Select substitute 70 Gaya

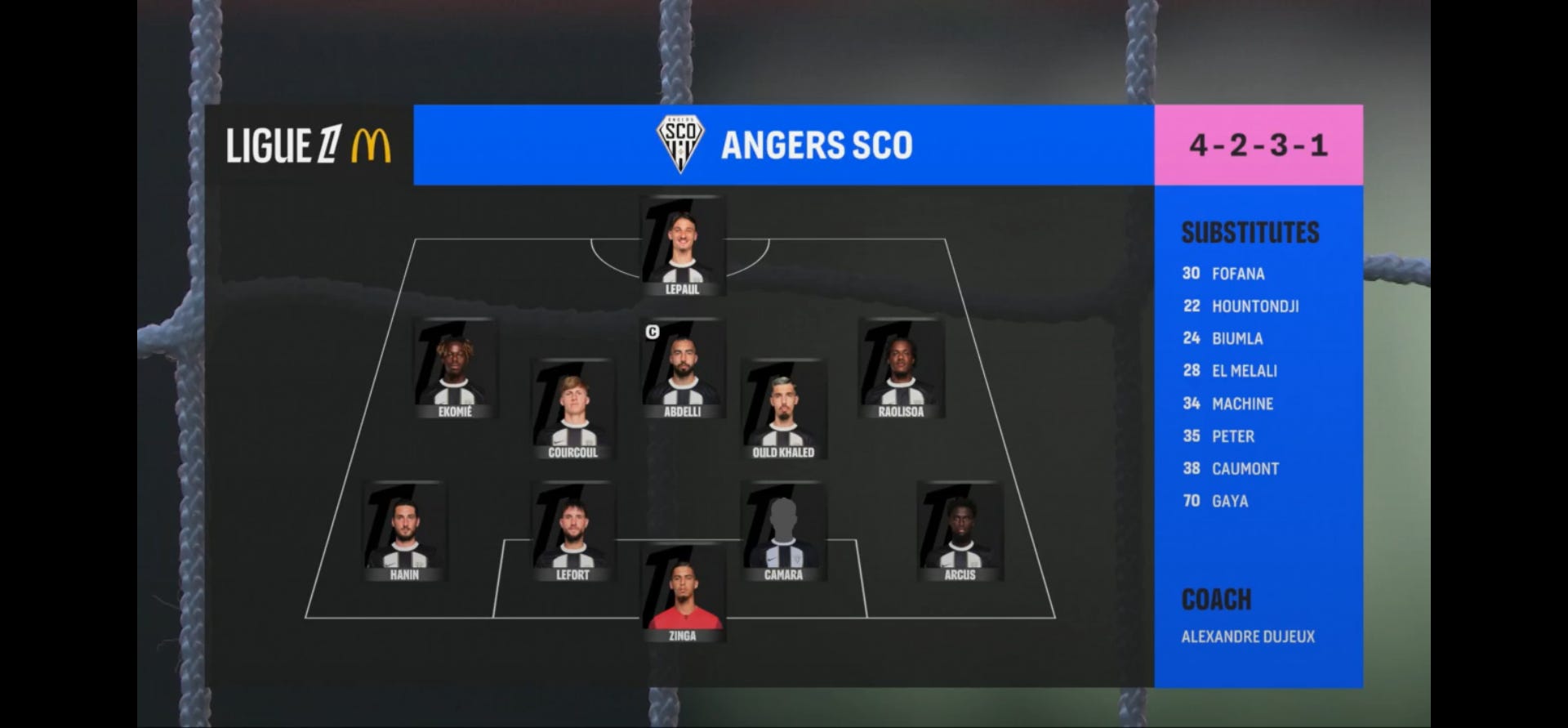coord(1216,501)
